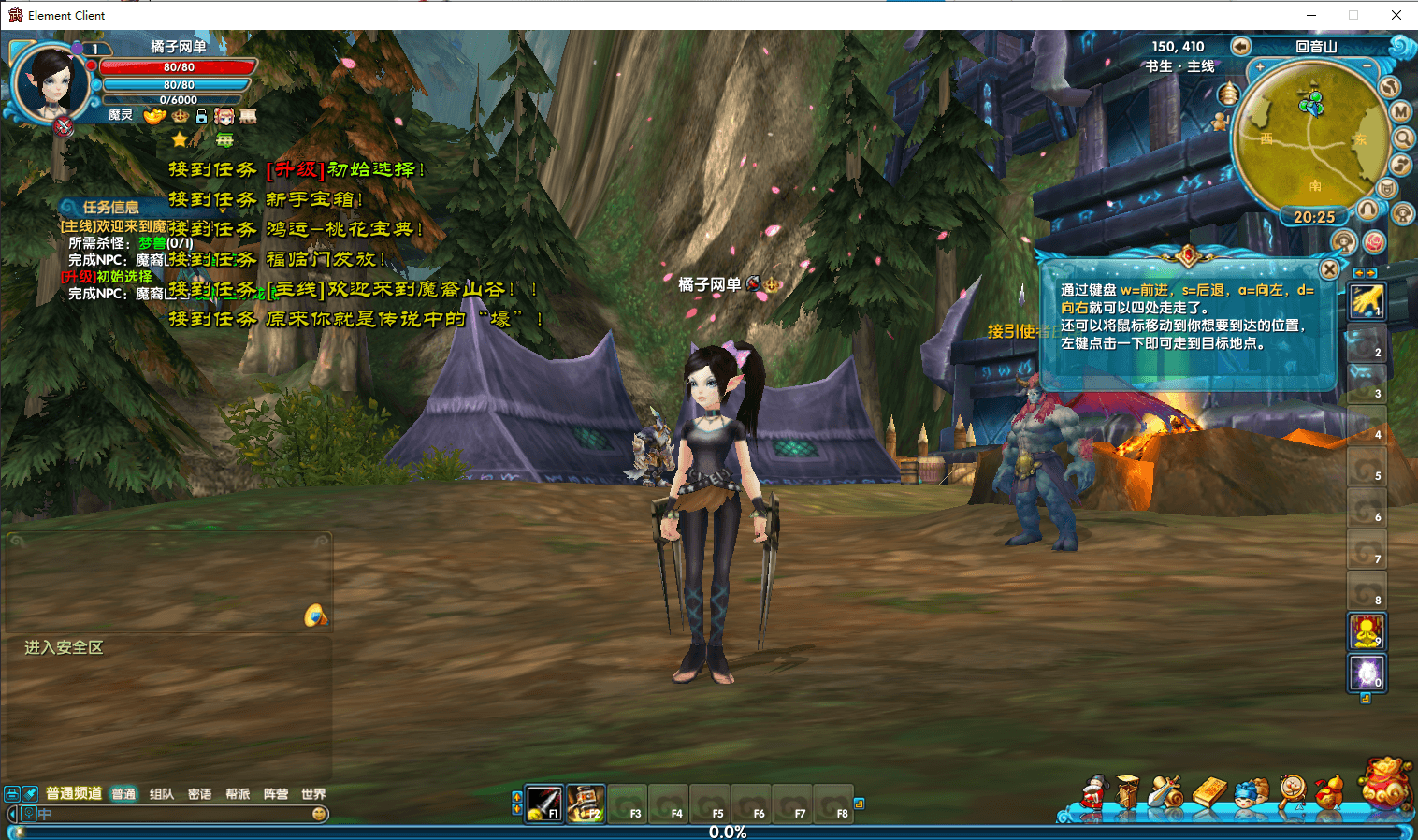Switch chat to the 世界 tab
Viewport: 1418px width, 840px height.
(313, 794)
